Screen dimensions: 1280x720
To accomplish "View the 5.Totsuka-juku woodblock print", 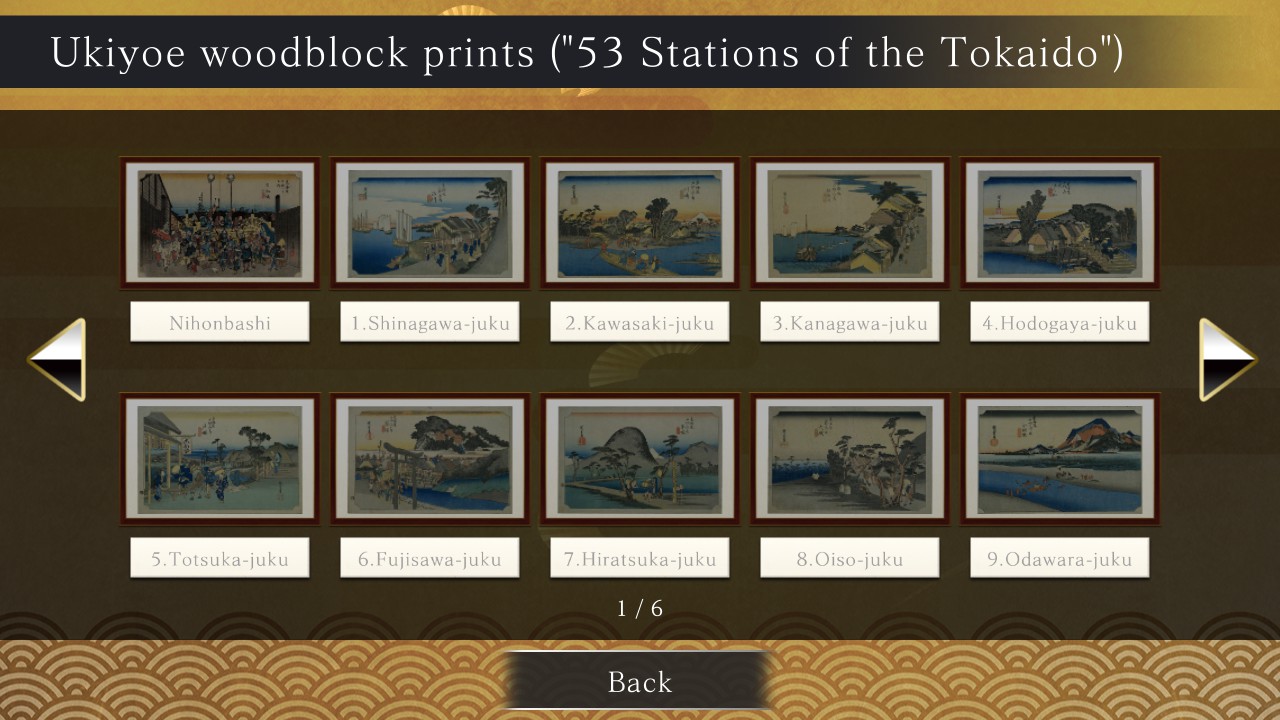I will (x=219, y=458).
